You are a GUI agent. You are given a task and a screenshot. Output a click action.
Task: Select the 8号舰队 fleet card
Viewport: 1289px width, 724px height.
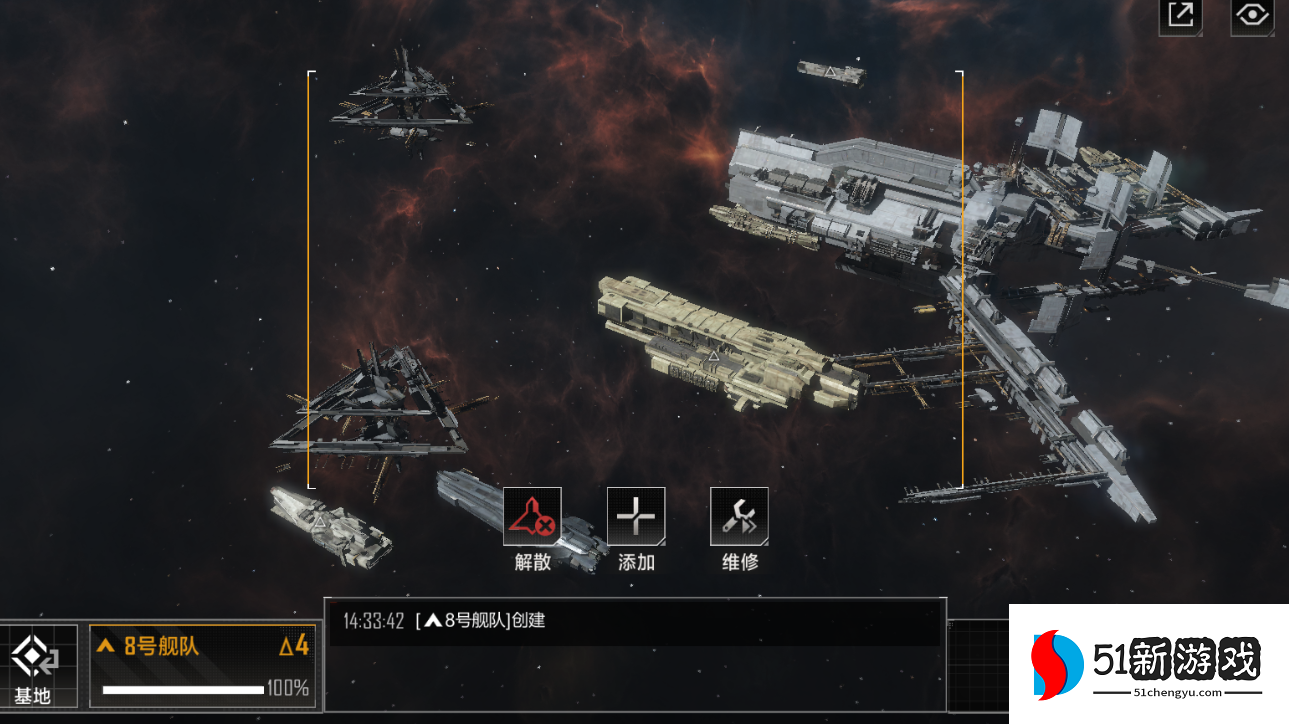click(x=203, y=667)
